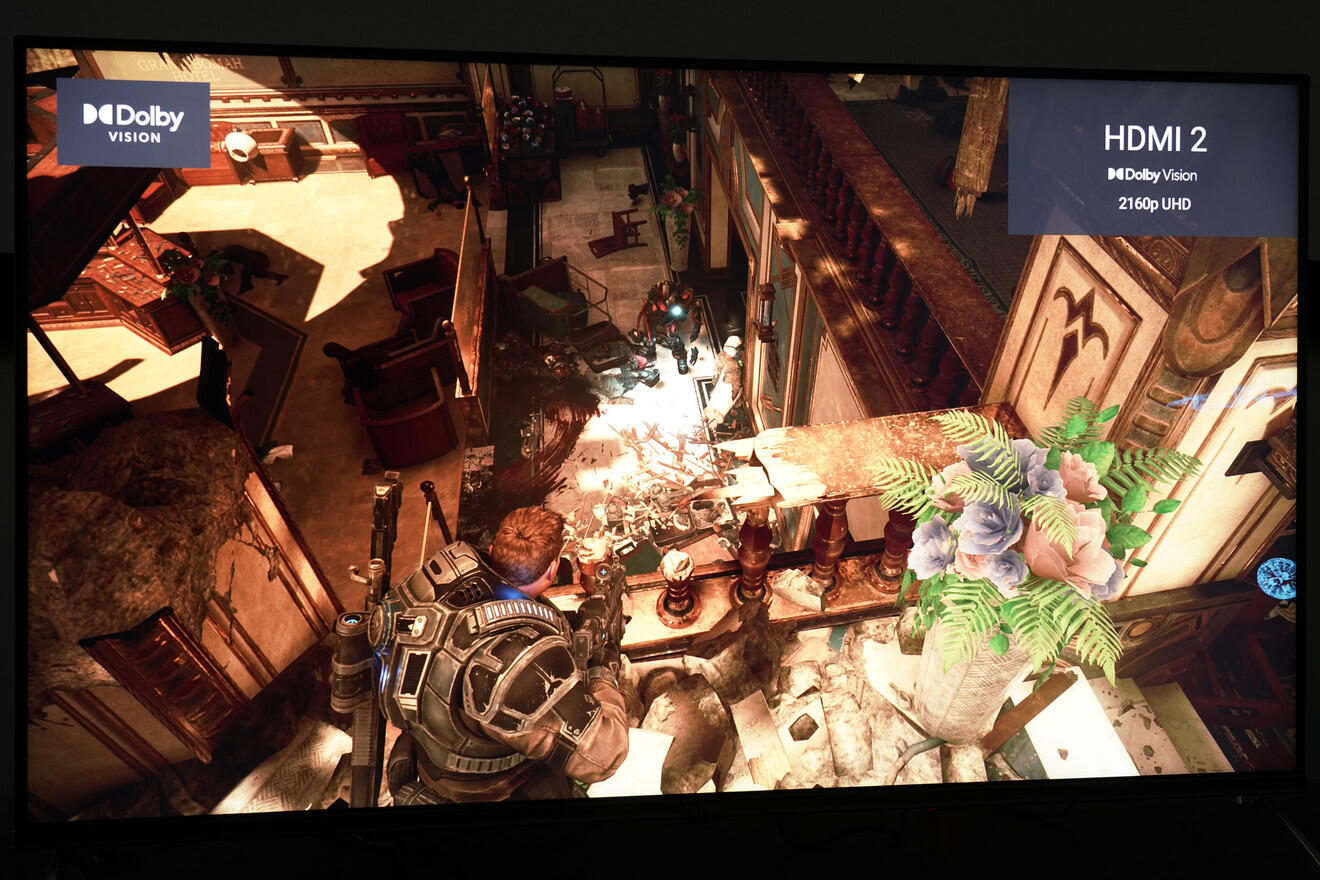Select the HDMI 2 input info banner

[1154, 157]
